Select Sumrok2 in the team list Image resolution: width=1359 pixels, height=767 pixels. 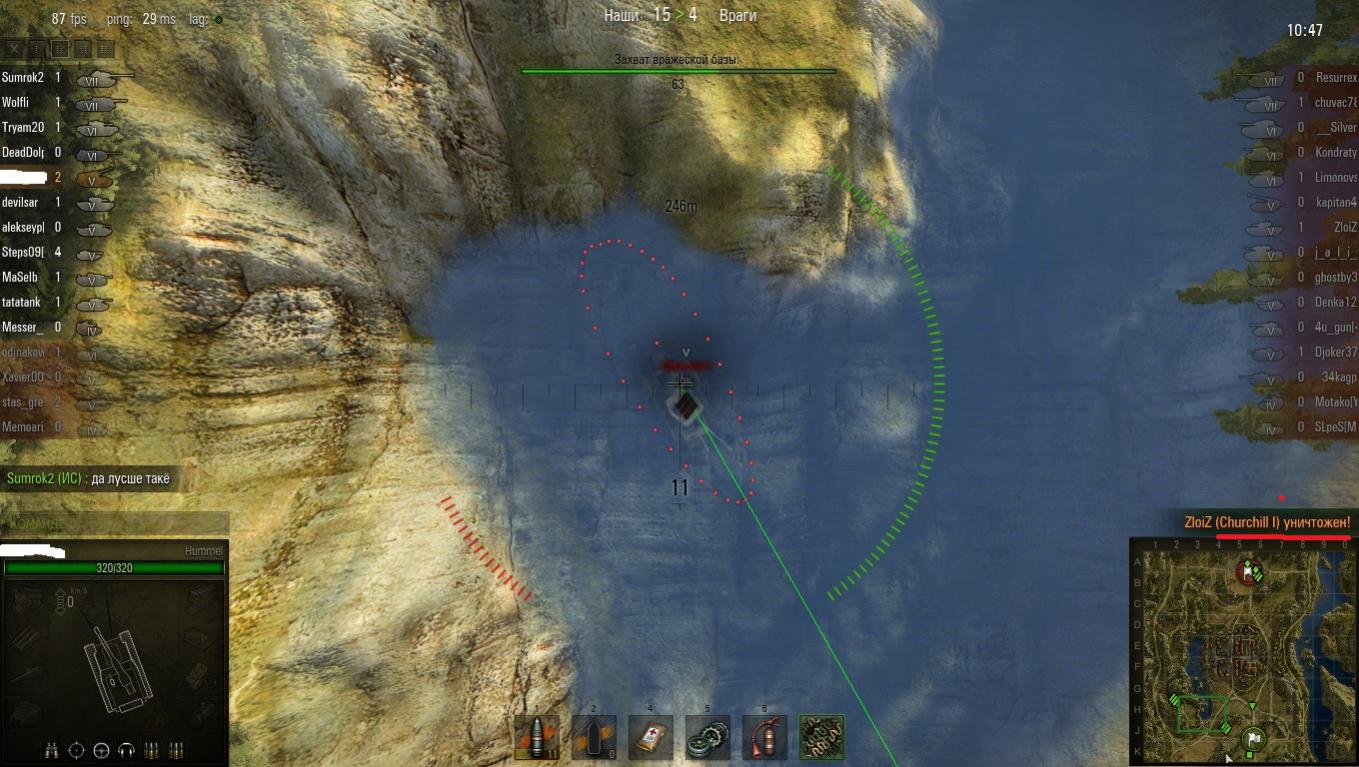click(23, 77)
